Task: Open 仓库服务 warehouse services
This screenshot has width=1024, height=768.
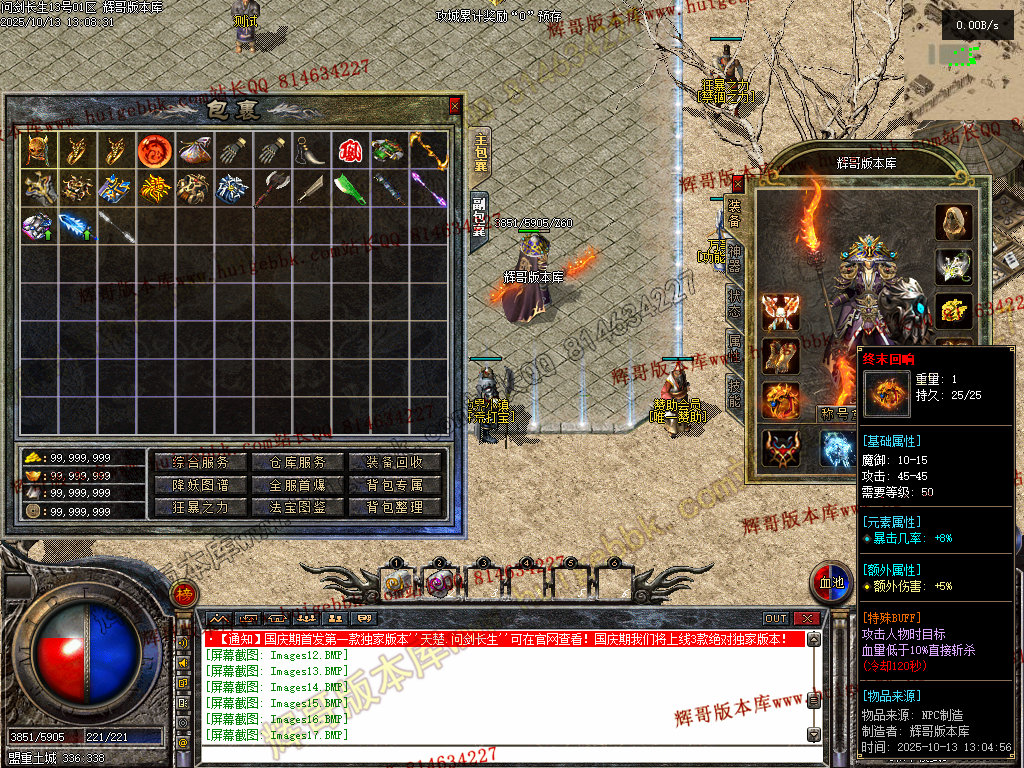Action: click(x=297, y=462)
